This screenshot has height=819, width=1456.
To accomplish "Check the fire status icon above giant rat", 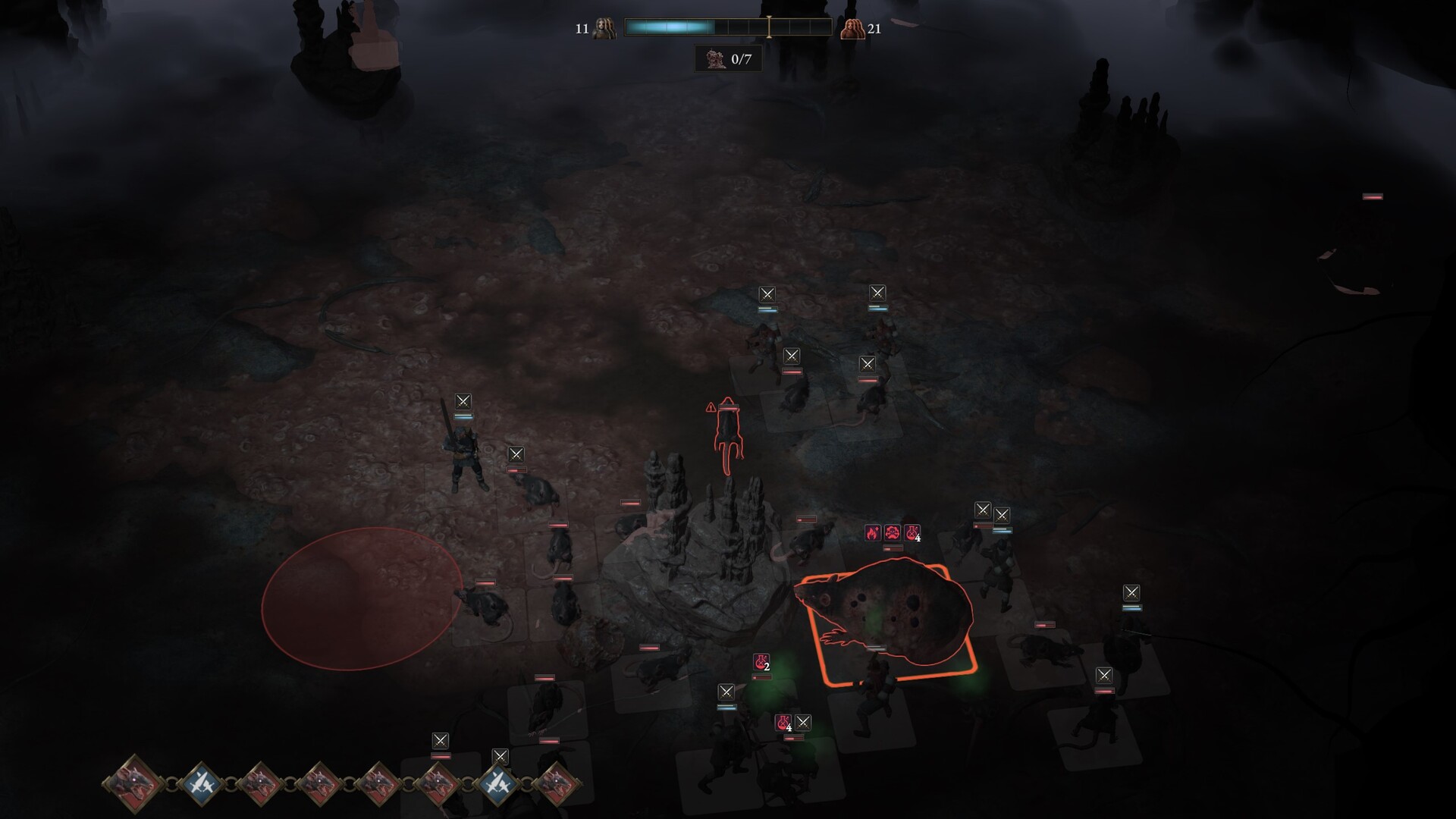I will pos(873,533).
